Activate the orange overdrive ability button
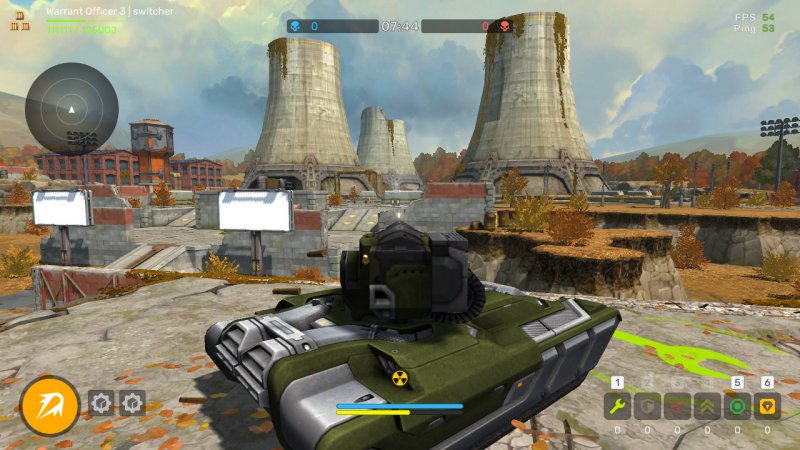This screenshot has width=800, height=450. click(50, 406)
